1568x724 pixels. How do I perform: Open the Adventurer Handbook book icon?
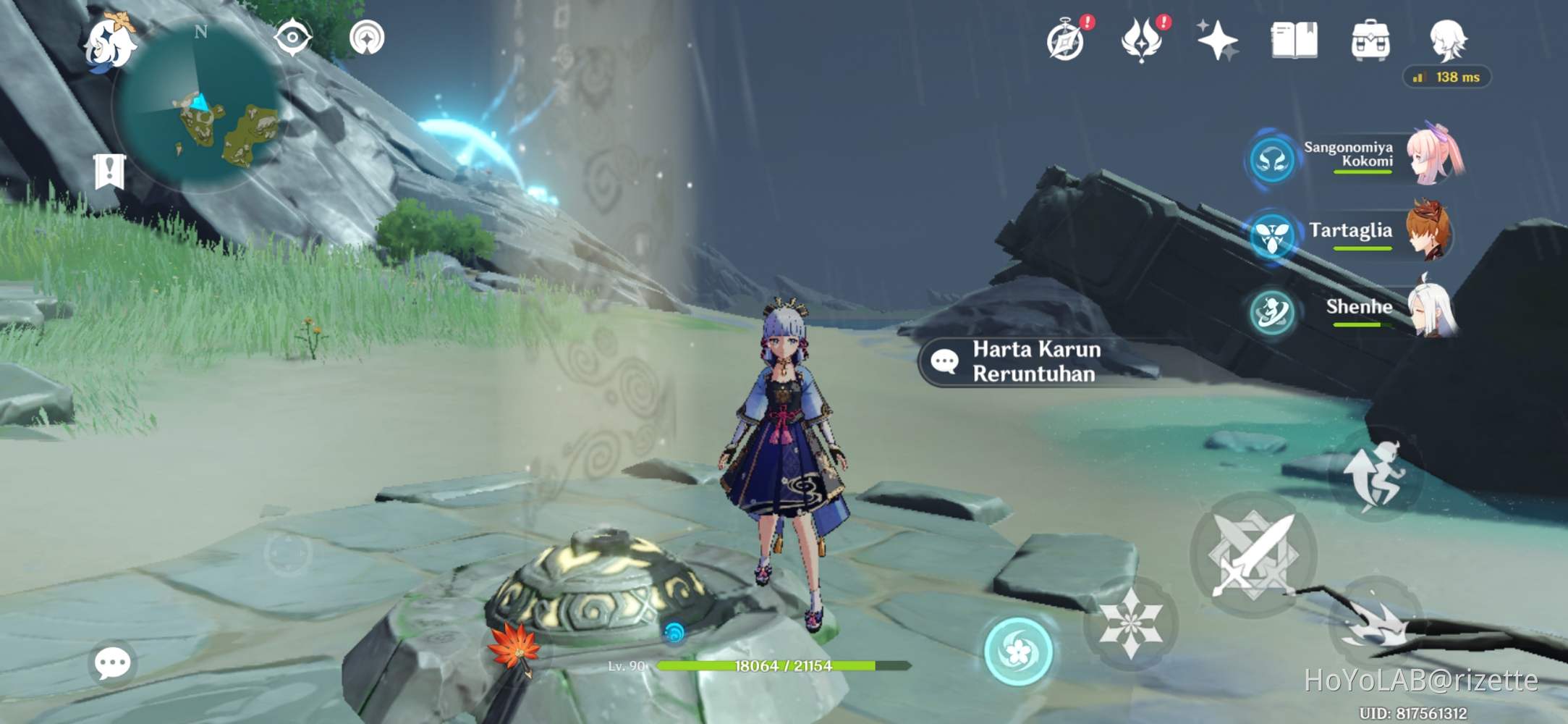click(x=1294, y=41)
